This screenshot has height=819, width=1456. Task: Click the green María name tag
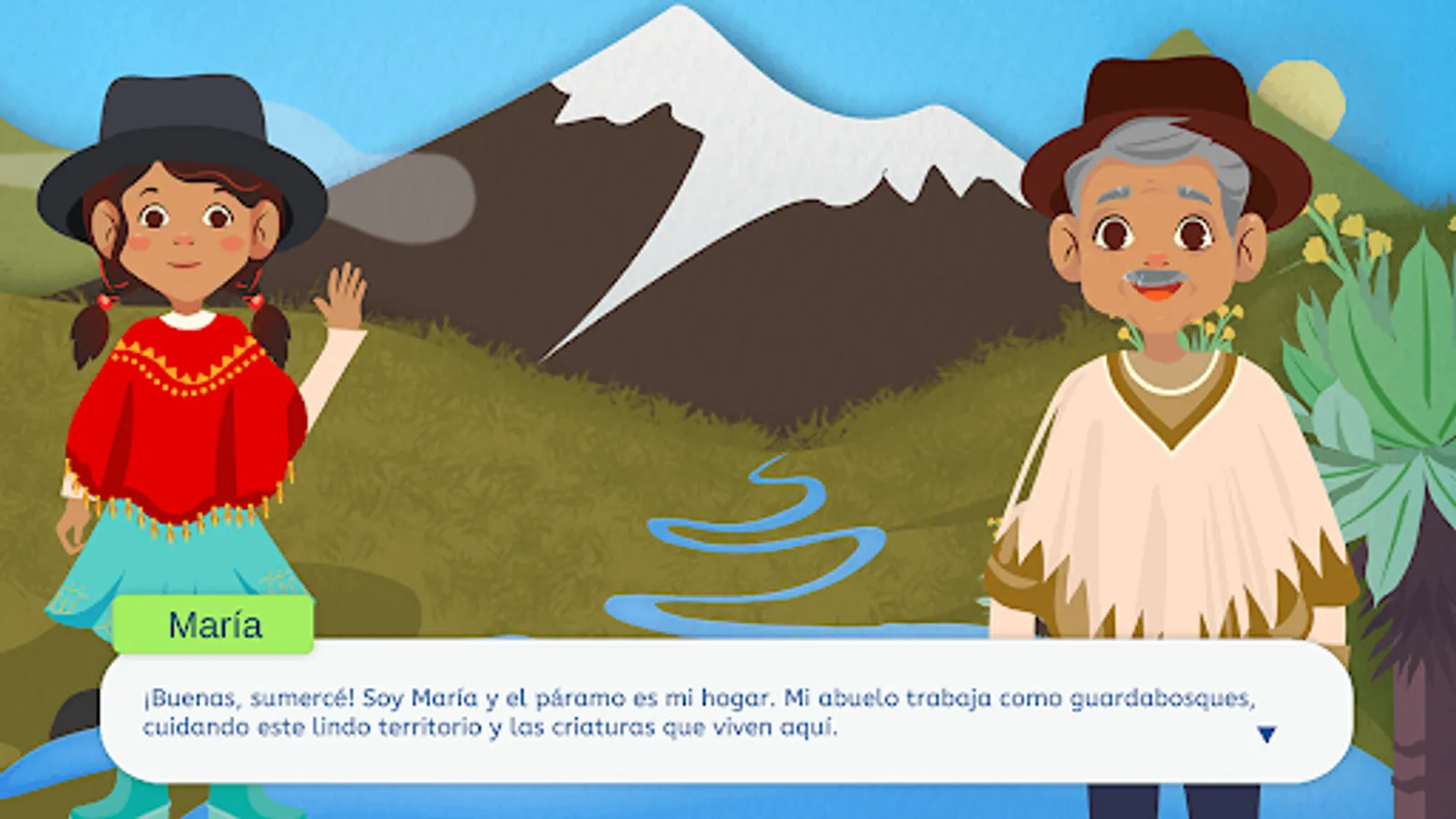pos(214,624)
